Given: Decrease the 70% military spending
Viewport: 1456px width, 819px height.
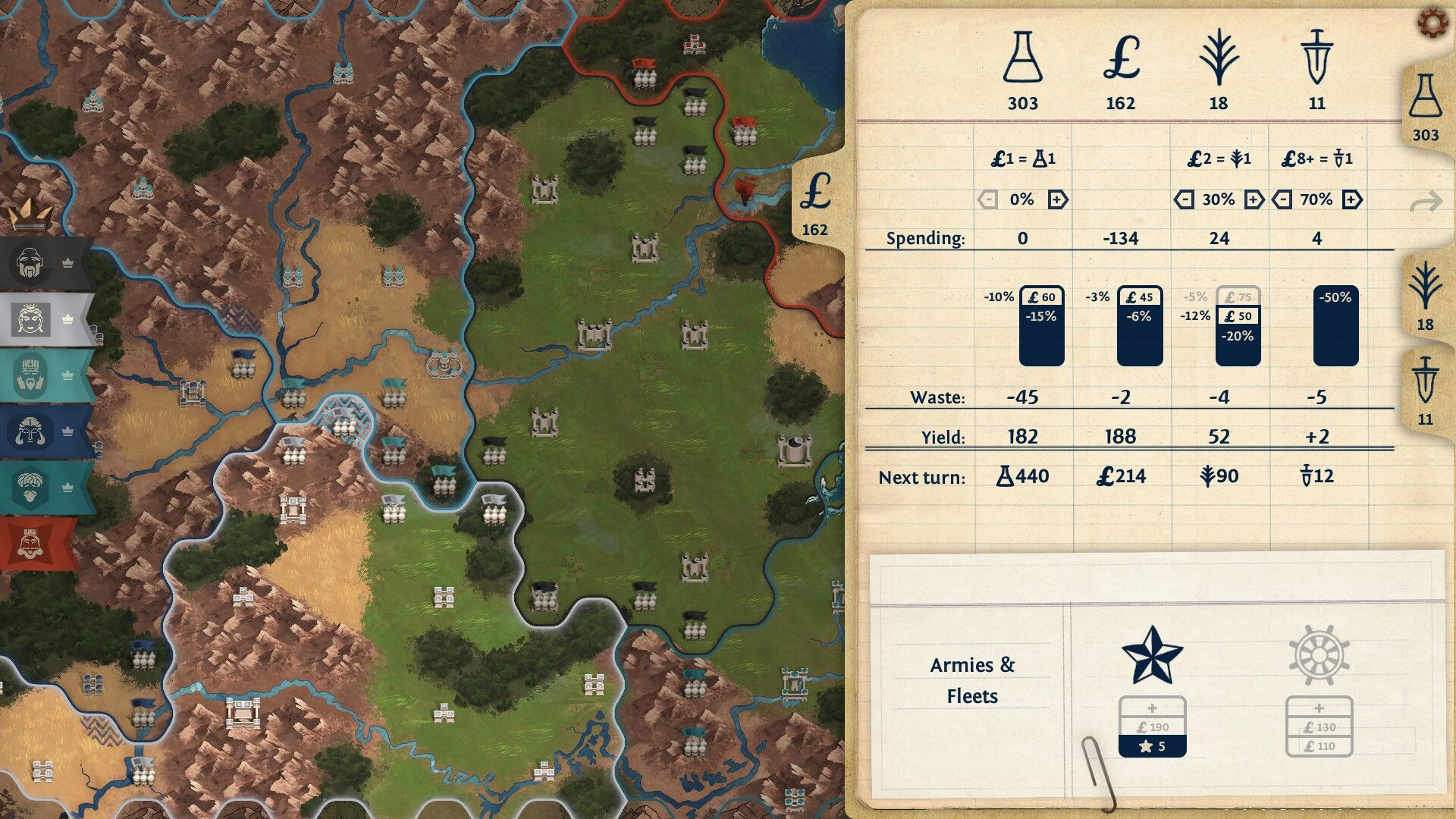Looking at the screenshot, I should (1282, 199).
